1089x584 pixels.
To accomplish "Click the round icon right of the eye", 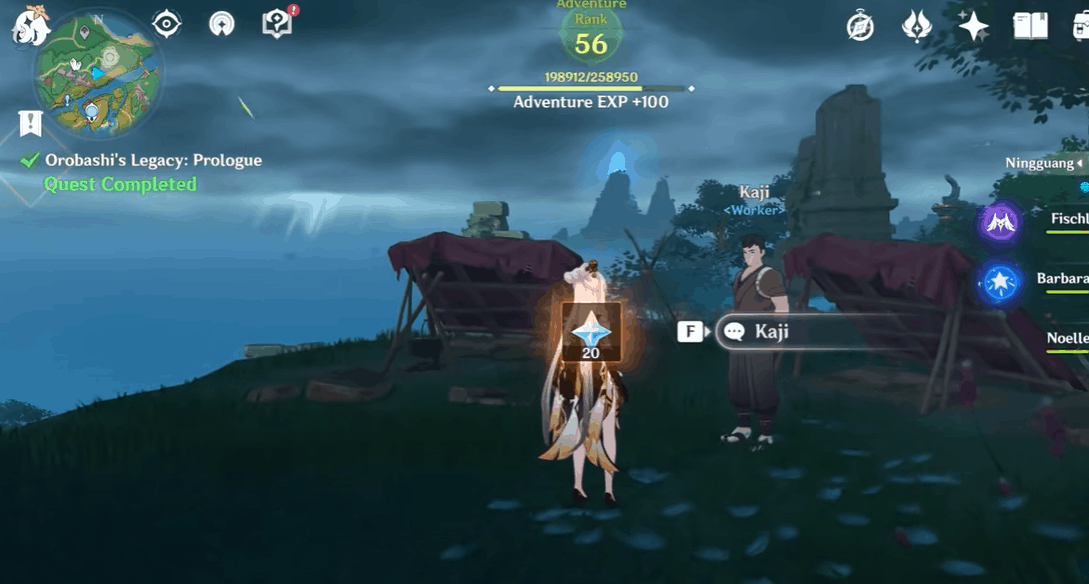I will pyautogui.click(x=222, y=24).
